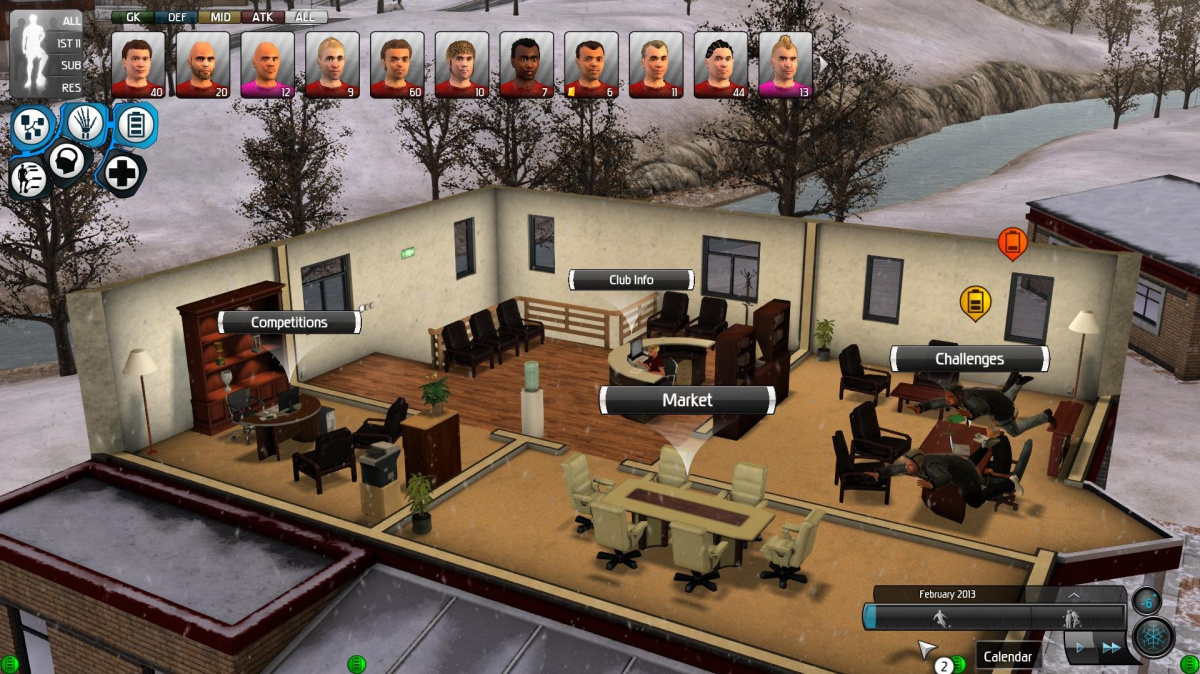Open the Challenges label
The height and width of the screenshot is (674, 1200).
pyautogui.click(x=969, y=358)
